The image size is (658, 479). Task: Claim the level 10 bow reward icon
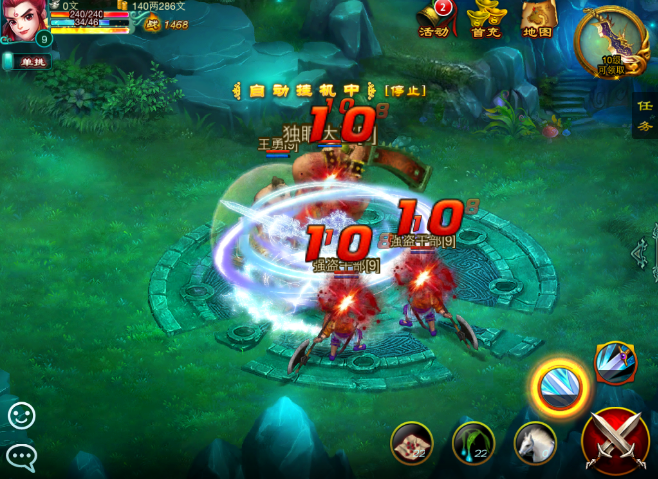611,40
